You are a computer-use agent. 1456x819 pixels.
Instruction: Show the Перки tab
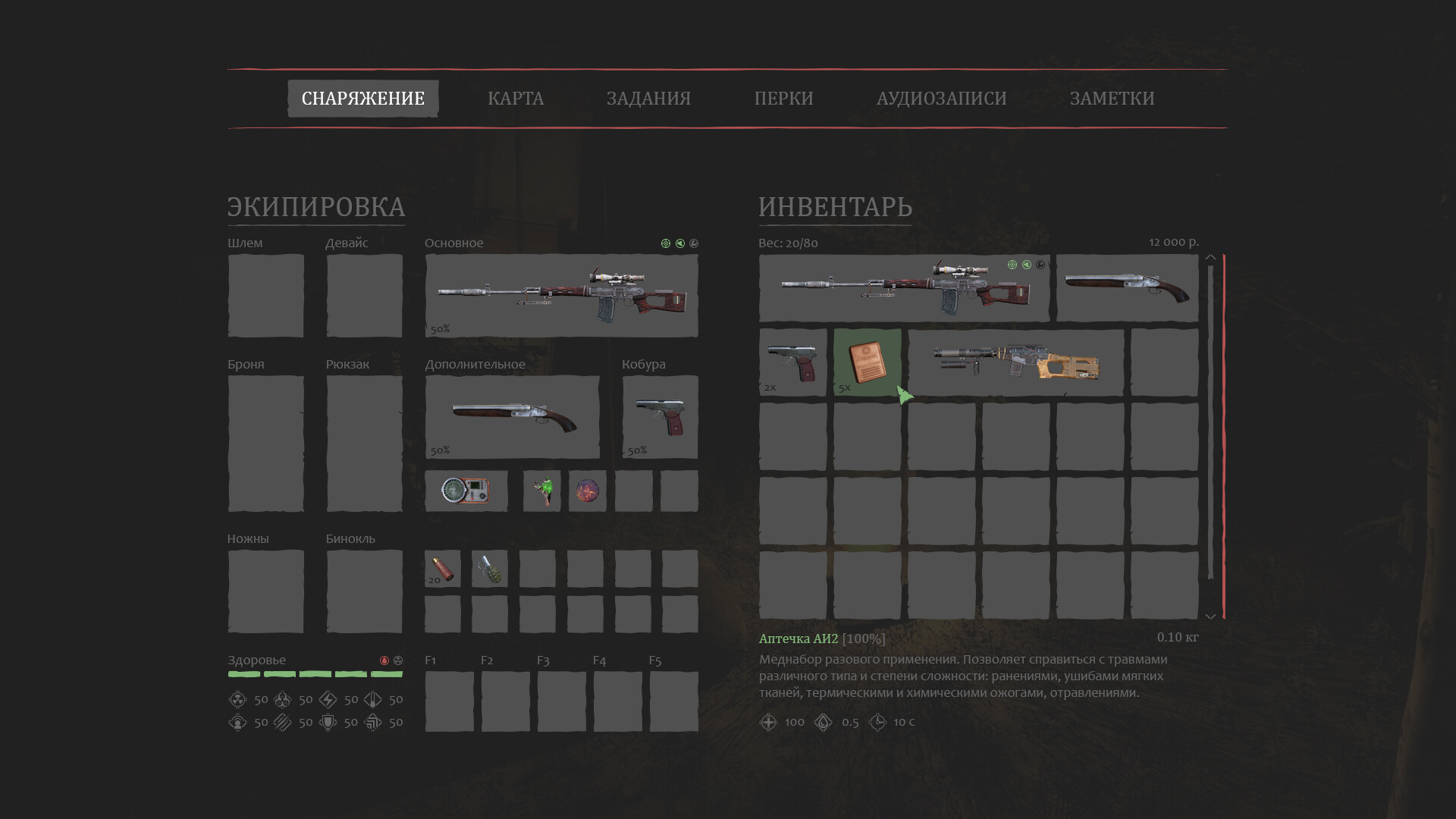click(x=783, y=99)
